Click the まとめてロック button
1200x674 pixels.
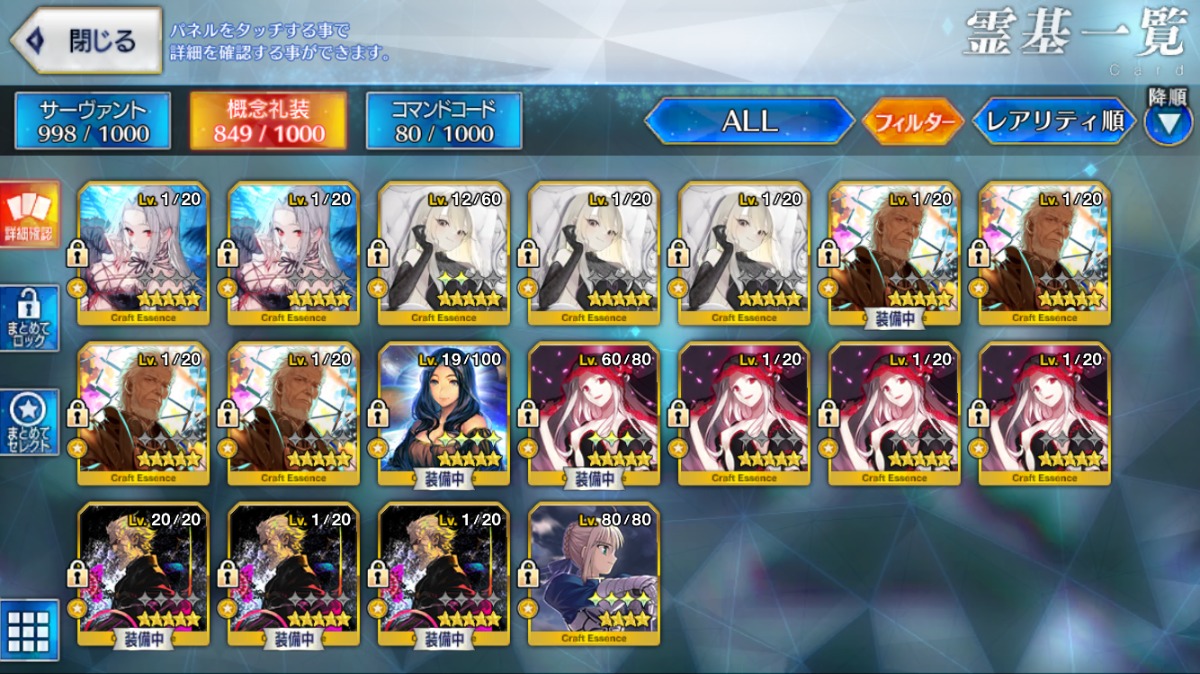click(x=29, y=319)
